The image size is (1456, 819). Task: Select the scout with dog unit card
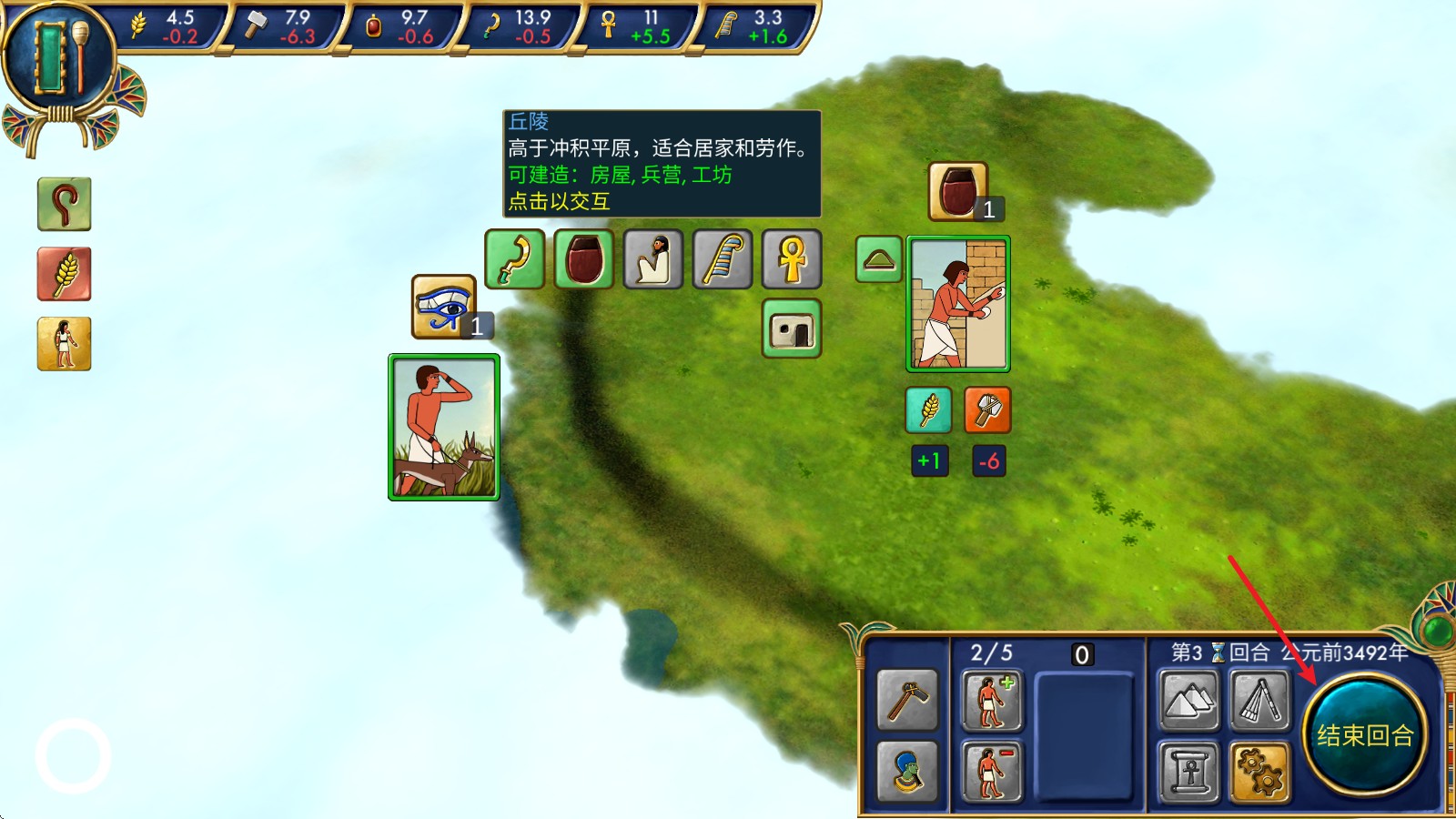tap(444, 428)
